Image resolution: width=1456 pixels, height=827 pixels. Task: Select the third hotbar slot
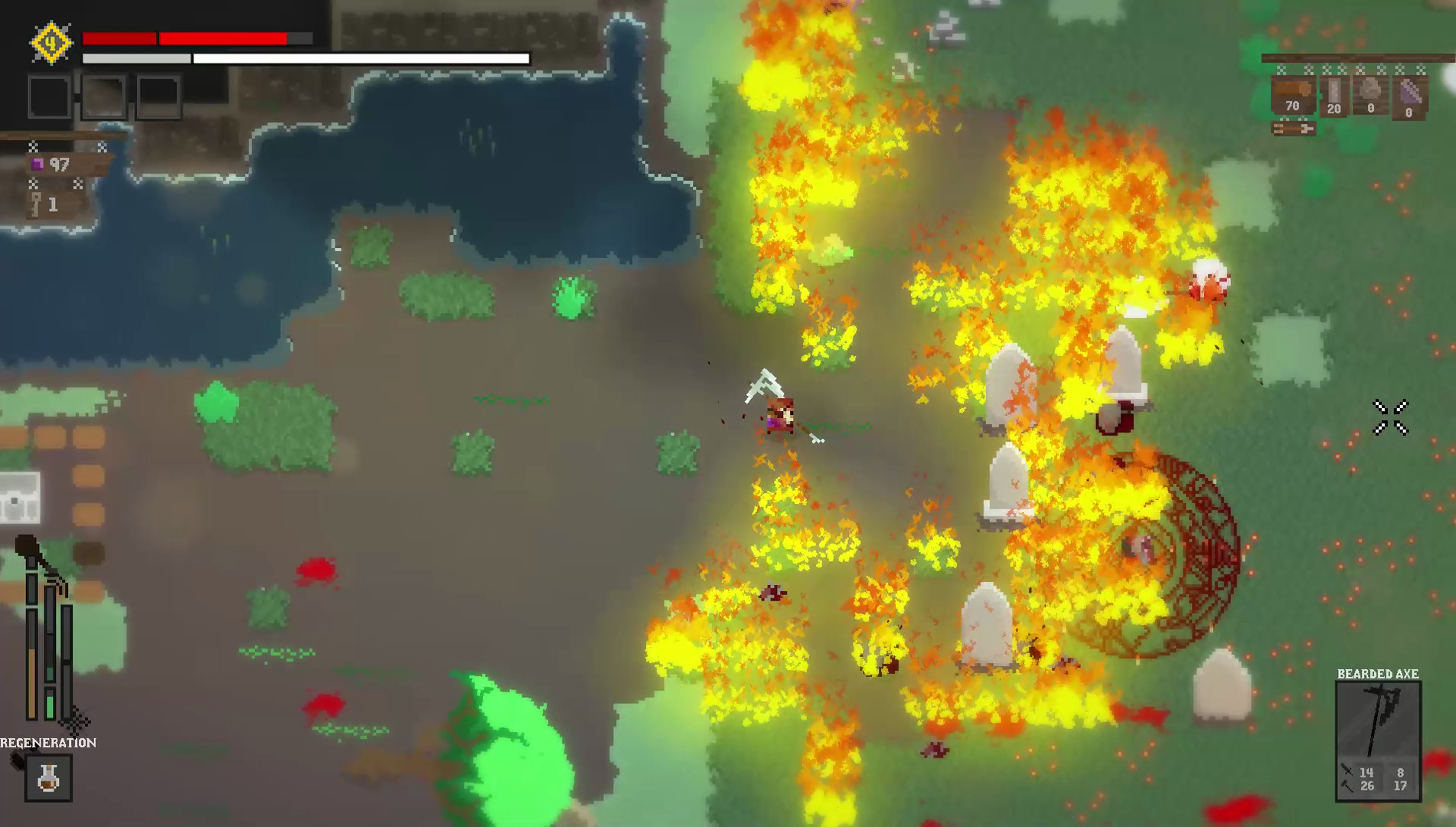pyautogui.click(x=159, y=95)
